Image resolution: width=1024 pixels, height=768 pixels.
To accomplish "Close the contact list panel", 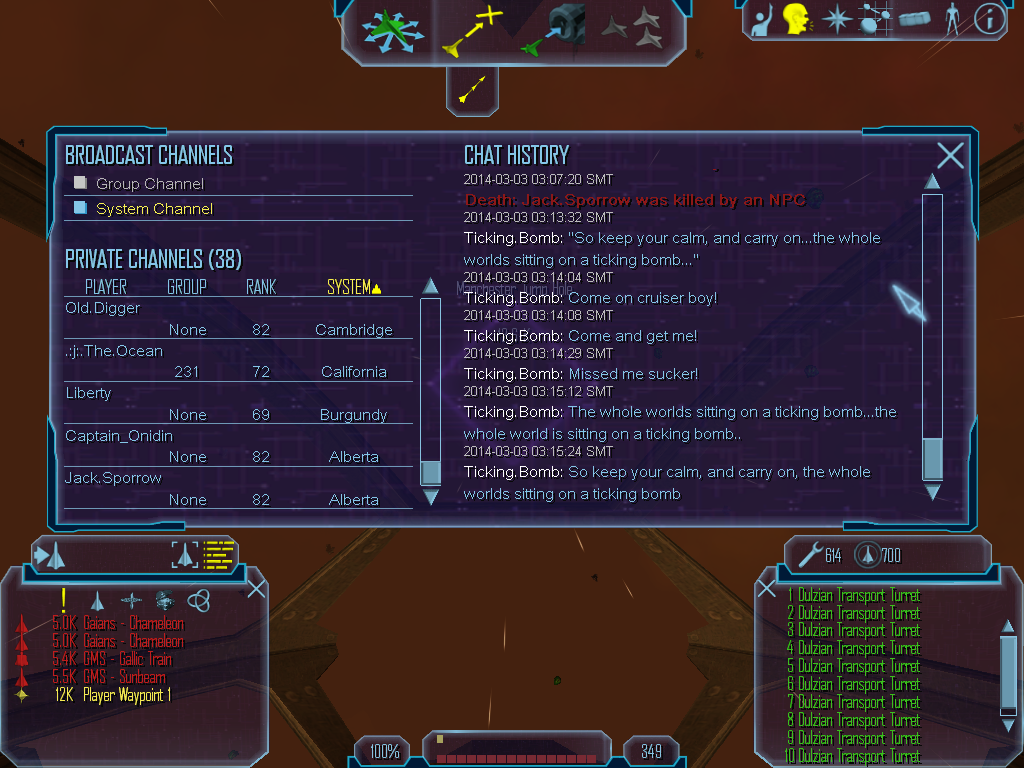I will (x=256, y=588).
